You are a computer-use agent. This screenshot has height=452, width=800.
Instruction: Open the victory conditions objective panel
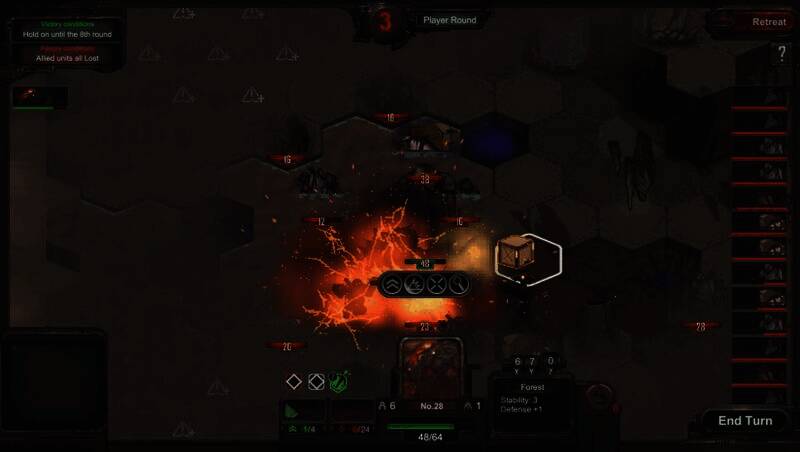pyautogui.click(x=67, y=29)
